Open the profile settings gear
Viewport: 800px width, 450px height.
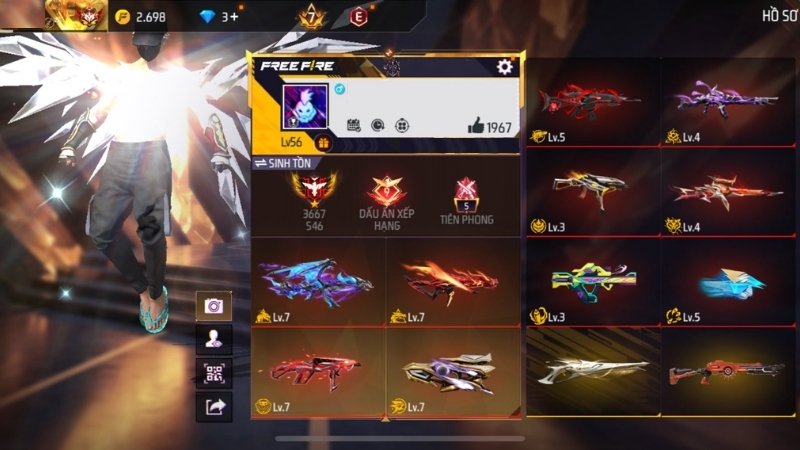coord(505,67)
